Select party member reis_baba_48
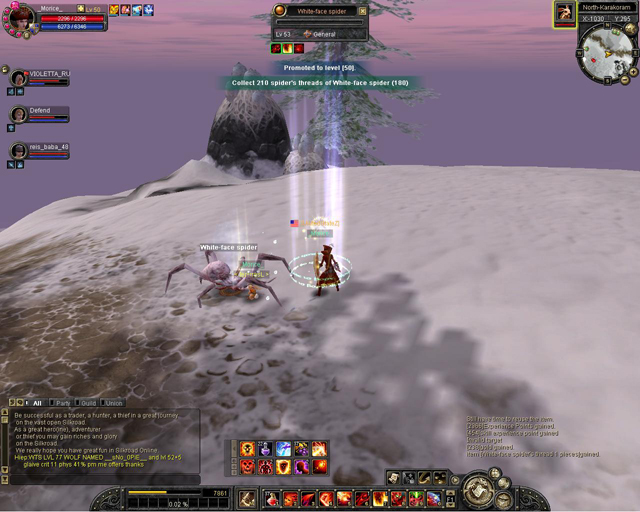Image resolution: width=640 pixels, height=512 pixels. pyautogui.click(x=19, y=151)
